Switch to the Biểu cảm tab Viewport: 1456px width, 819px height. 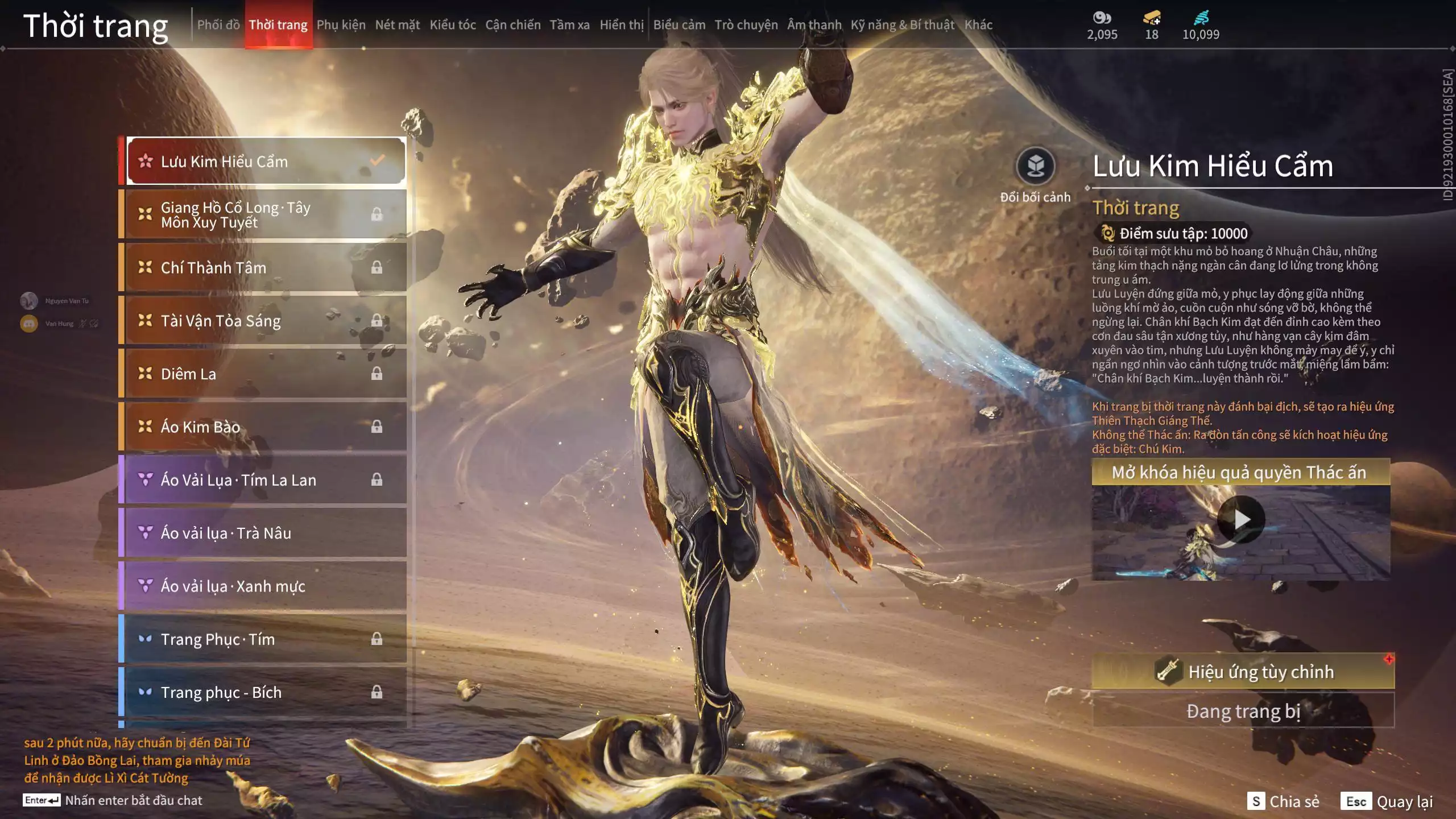click(x=679, y=24)
